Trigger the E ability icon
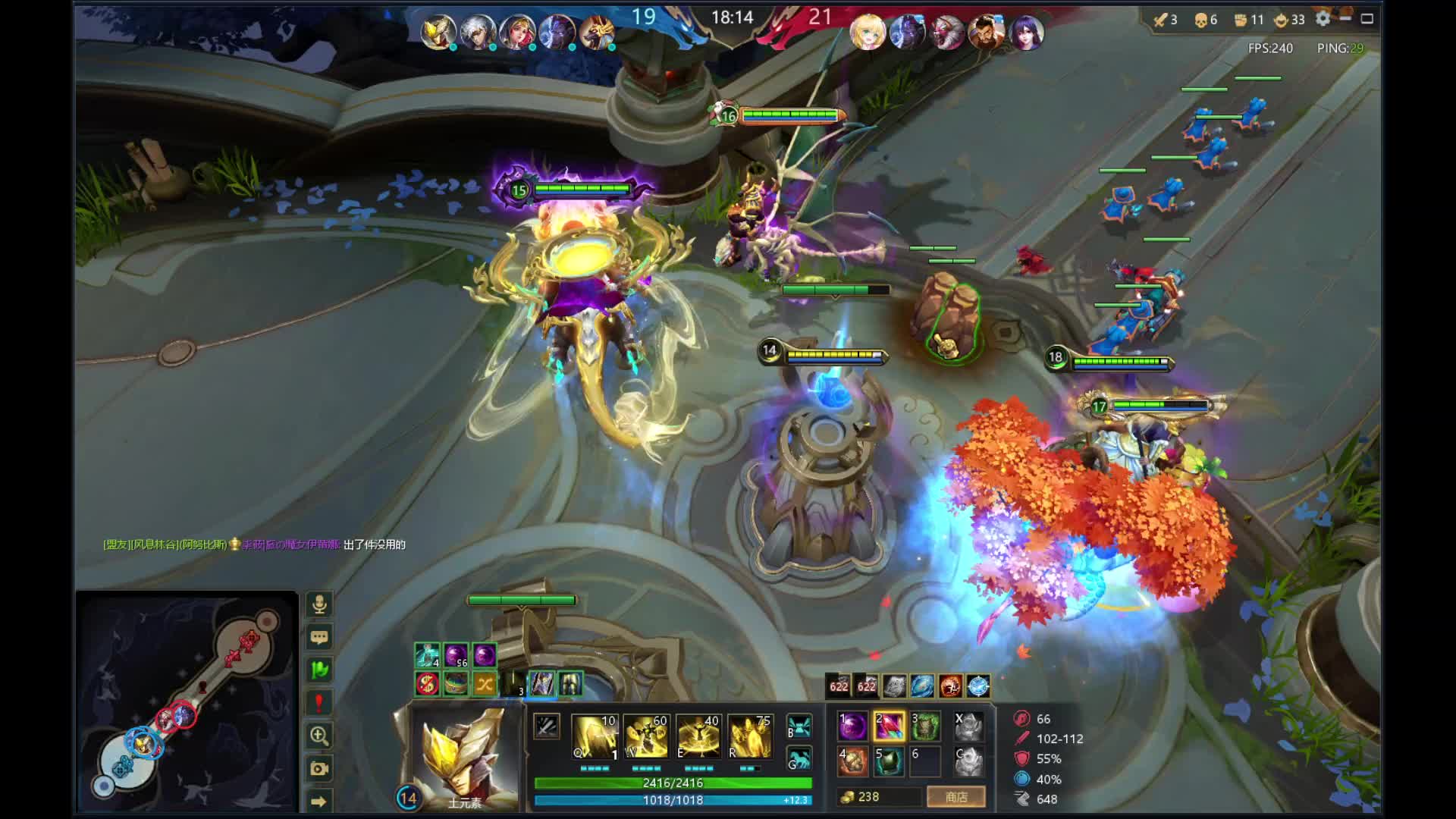The image size is (1456, 819). [698, 736]
